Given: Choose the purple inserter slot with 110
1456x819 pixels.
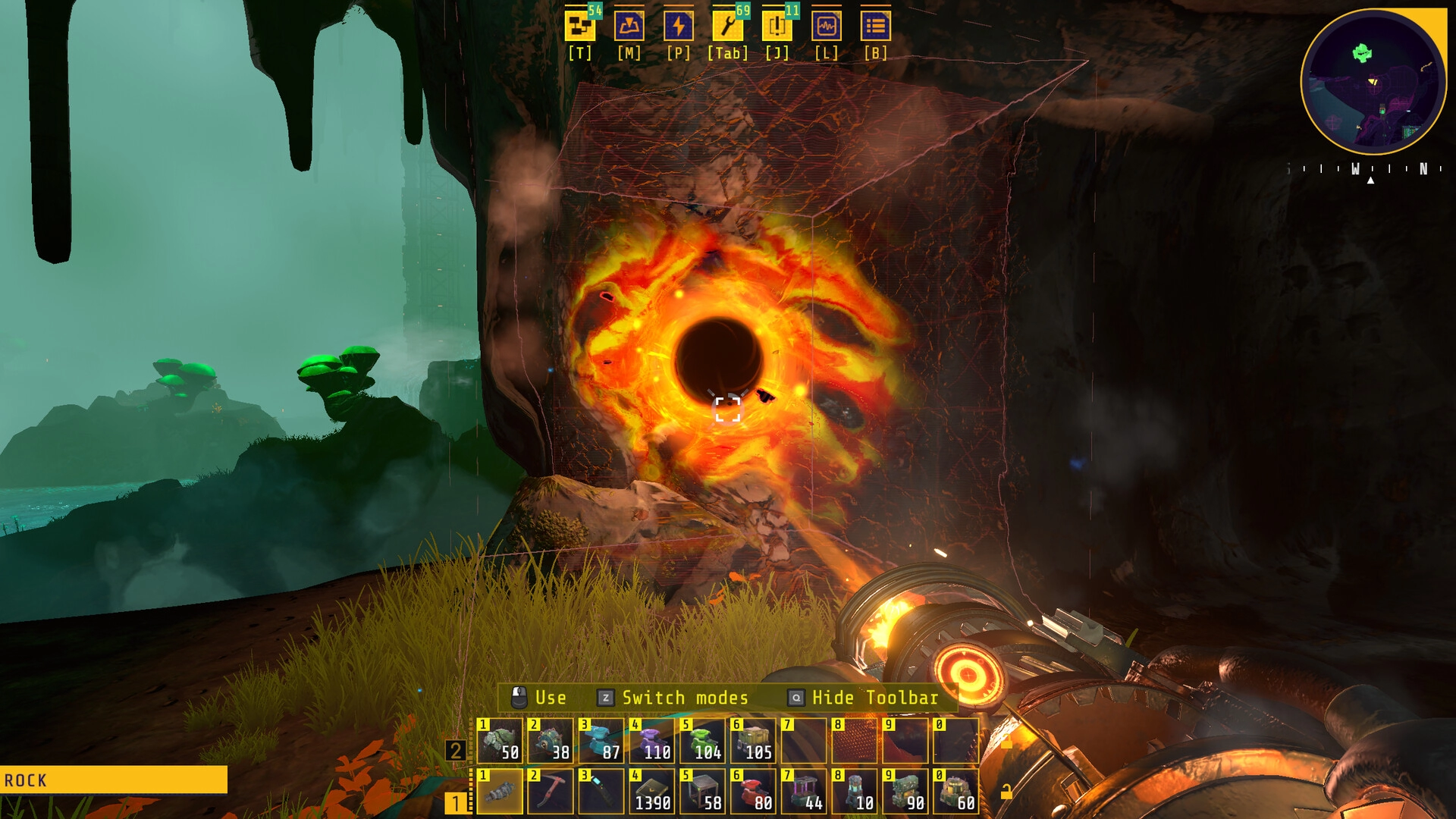Looking at the screenshot, I should [x=652, y=741].
